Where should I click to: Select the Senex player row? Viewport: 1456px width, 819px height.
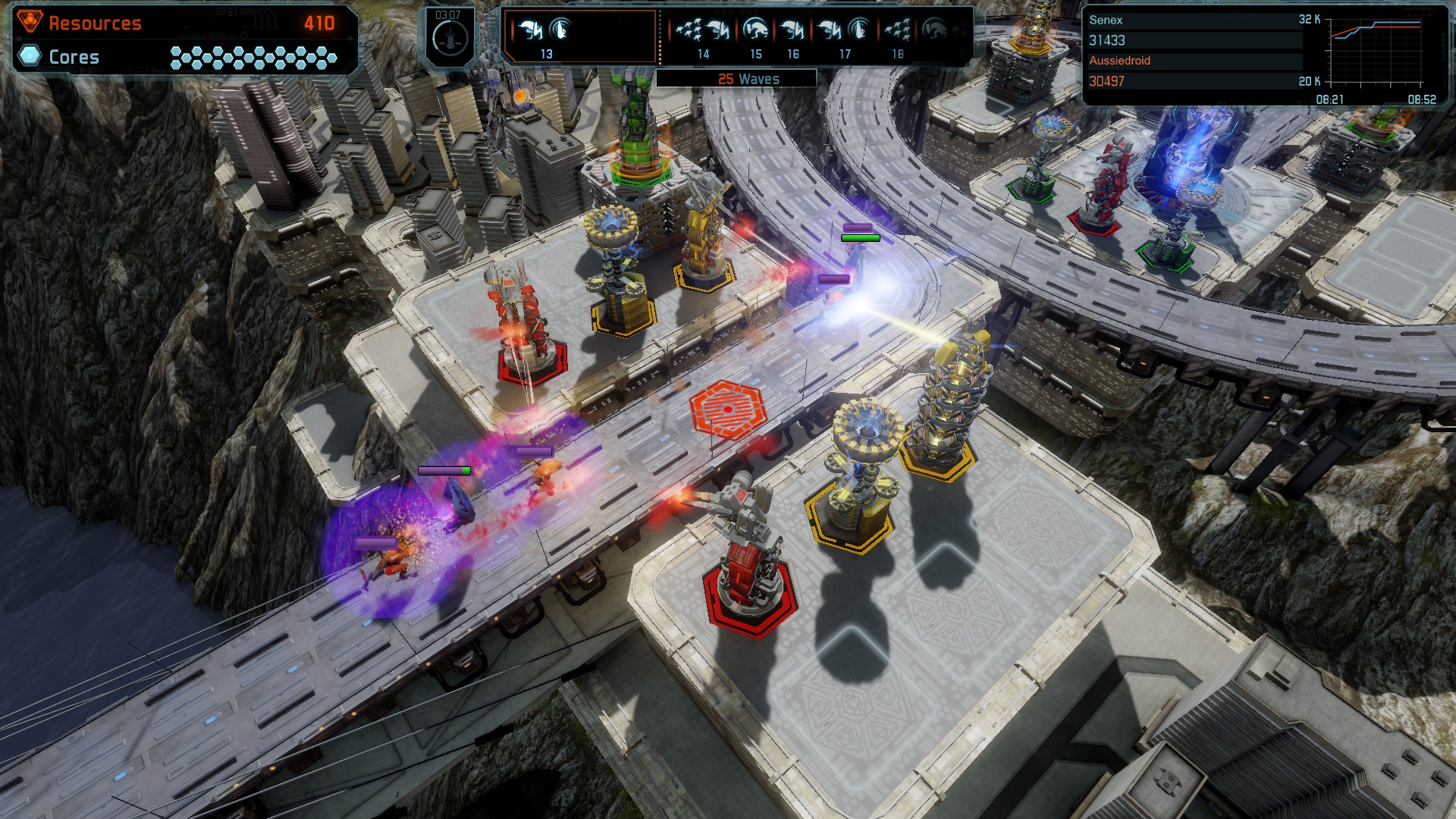point(1194,30)
